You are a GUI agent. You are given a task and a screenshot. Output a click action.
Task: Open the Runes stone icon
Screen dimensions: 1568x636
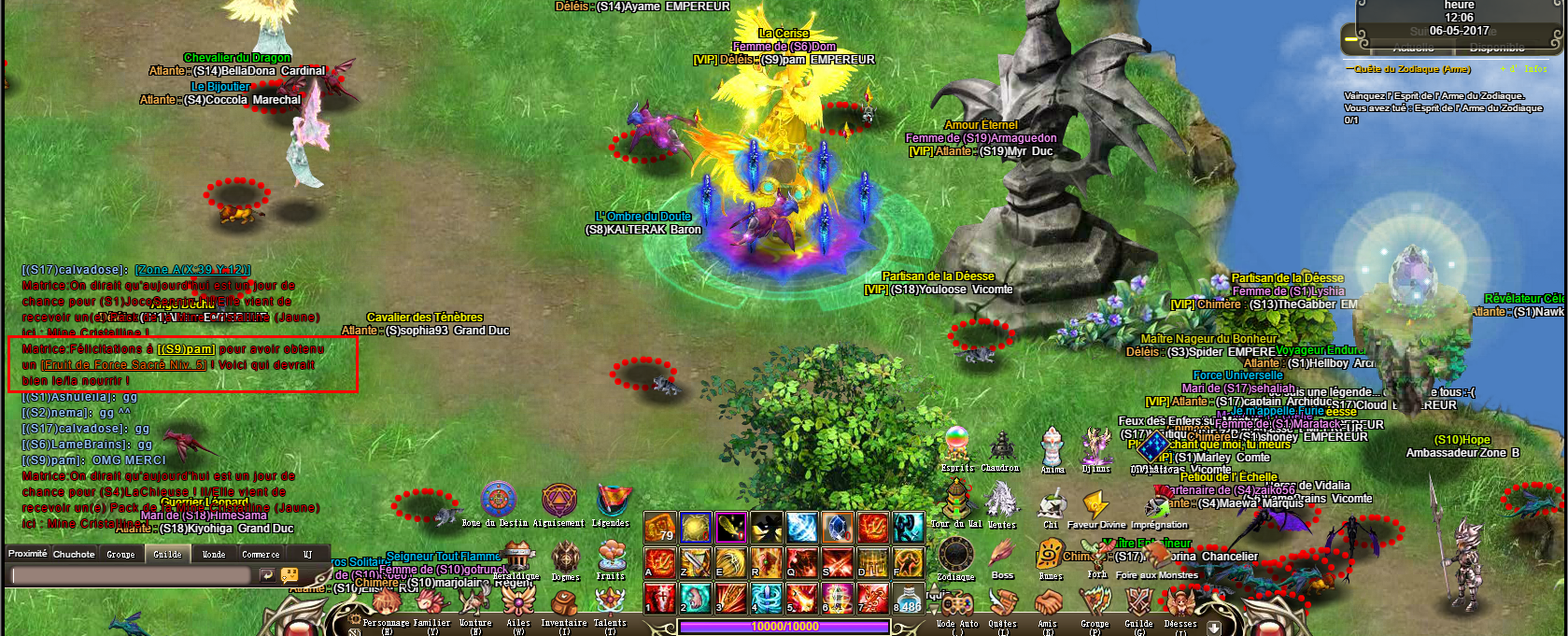(1050, 556)
